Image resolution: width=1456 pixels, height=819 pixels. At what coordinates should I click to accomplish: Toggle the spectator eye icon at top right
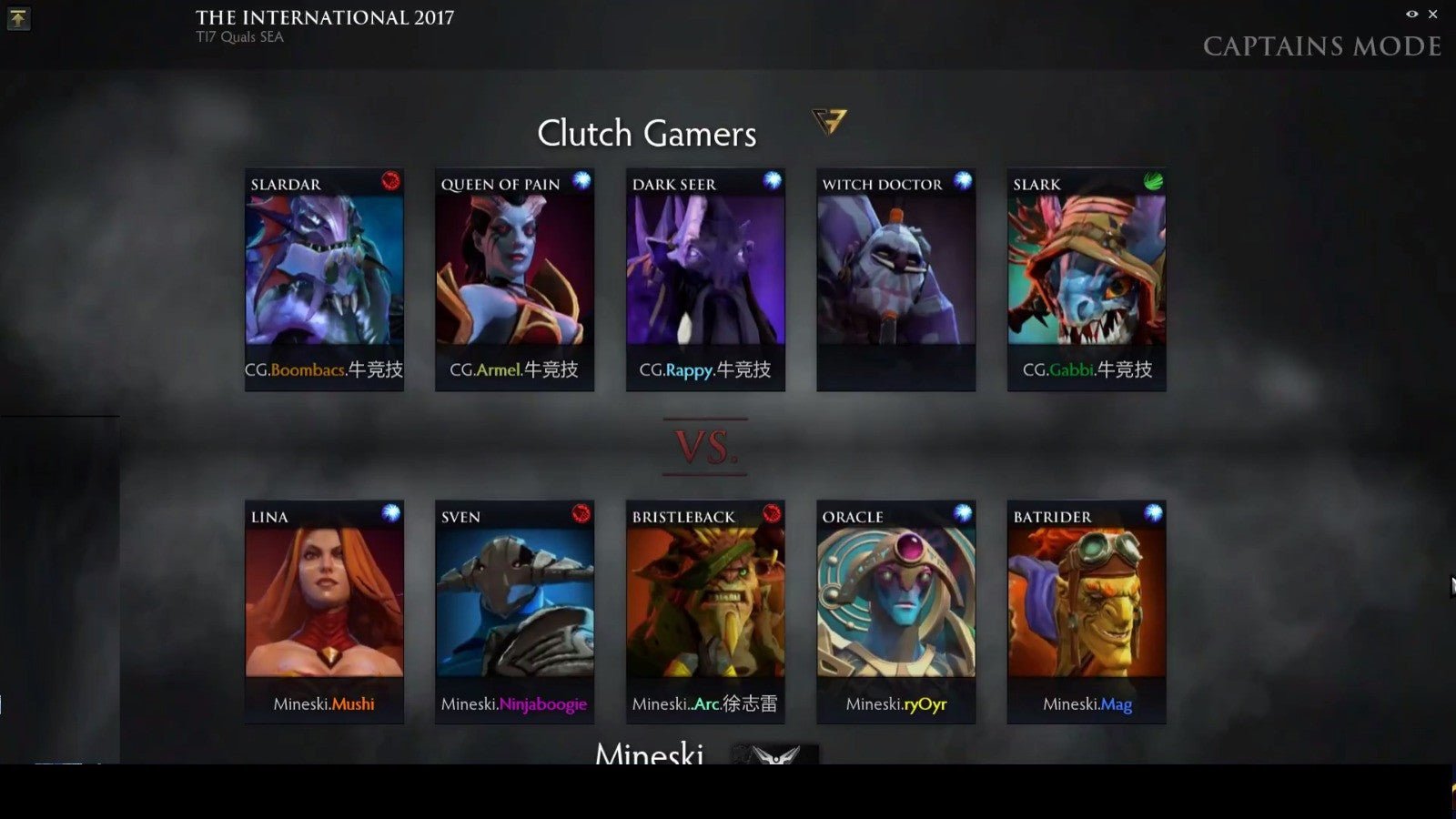[1410, 14]
